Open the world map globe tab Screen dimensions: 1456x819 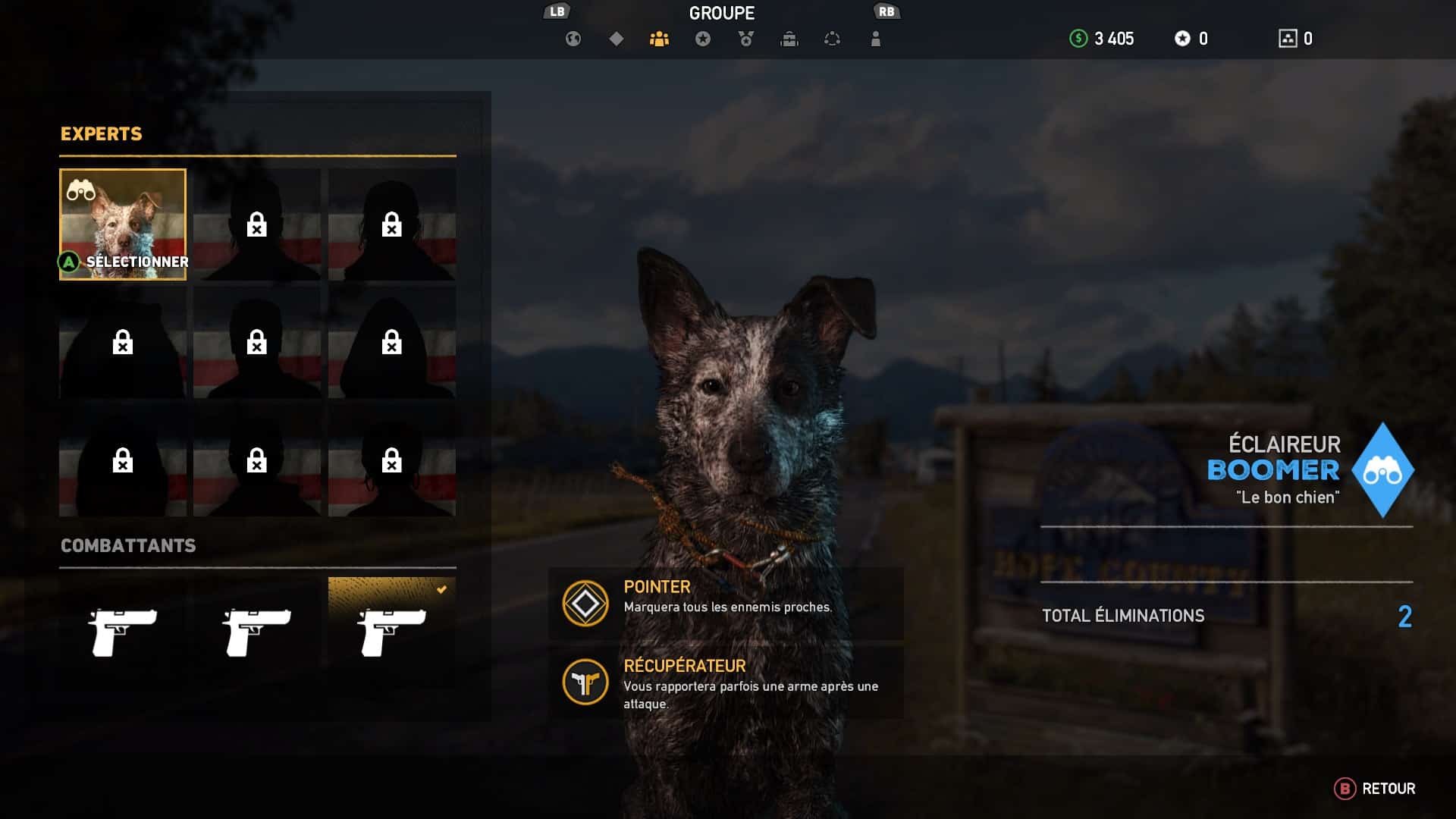click(573, 39)
